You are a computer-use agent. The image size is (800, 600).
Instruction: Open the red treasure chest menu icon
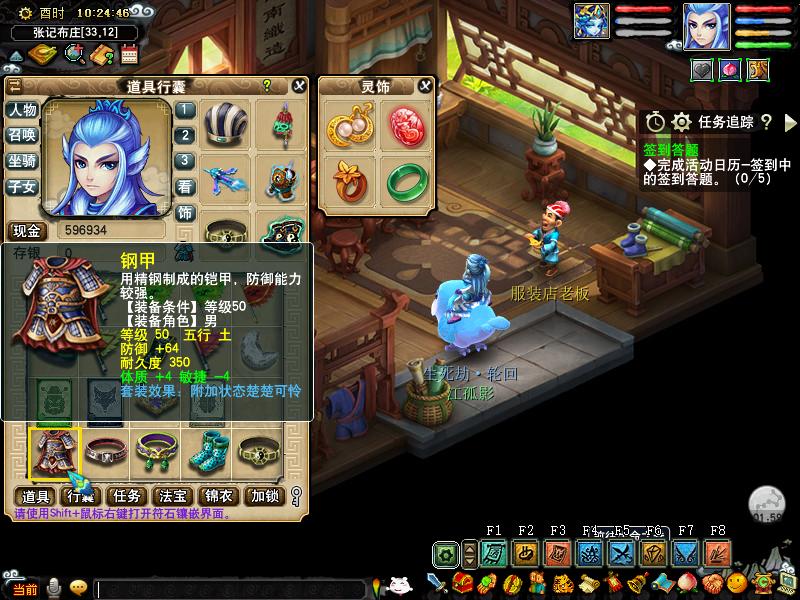point(462,583)
